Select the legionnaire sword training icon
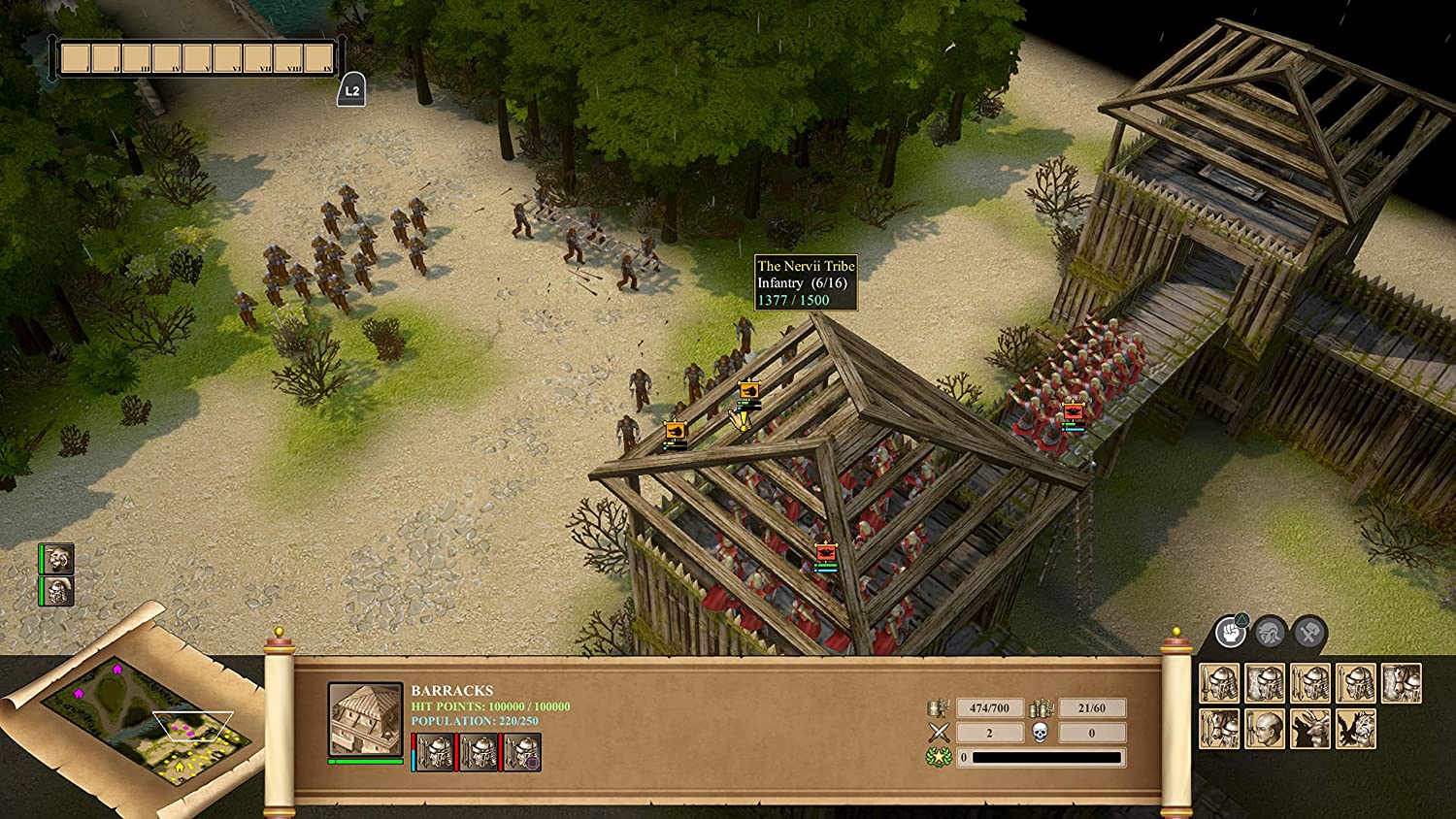 pos(1220,682)
